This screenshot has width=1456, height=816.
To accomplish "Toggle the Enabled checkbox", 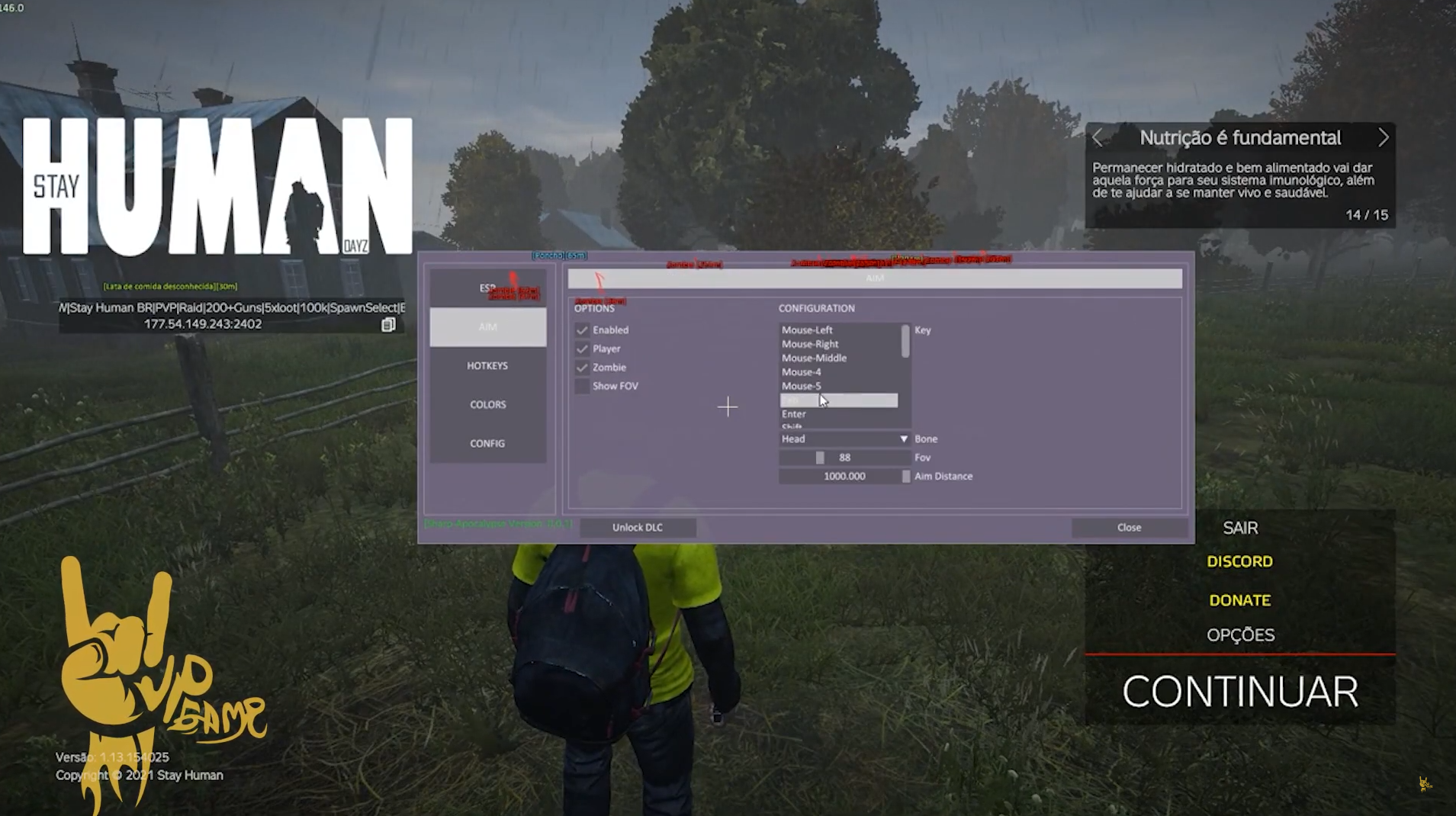I will tap(582, 330).
